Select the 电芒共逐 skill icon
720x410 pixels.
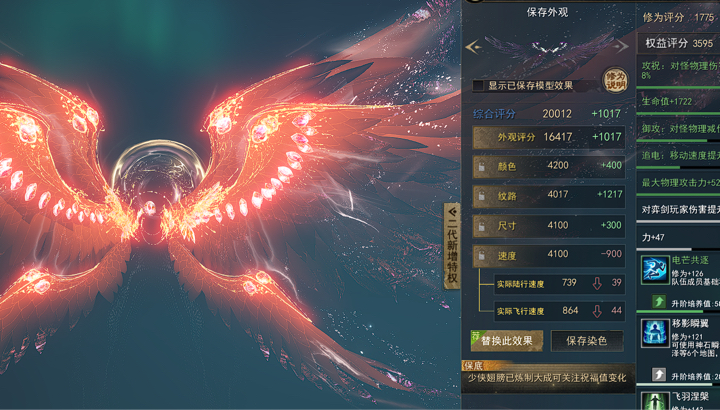(x=655, y=270)
